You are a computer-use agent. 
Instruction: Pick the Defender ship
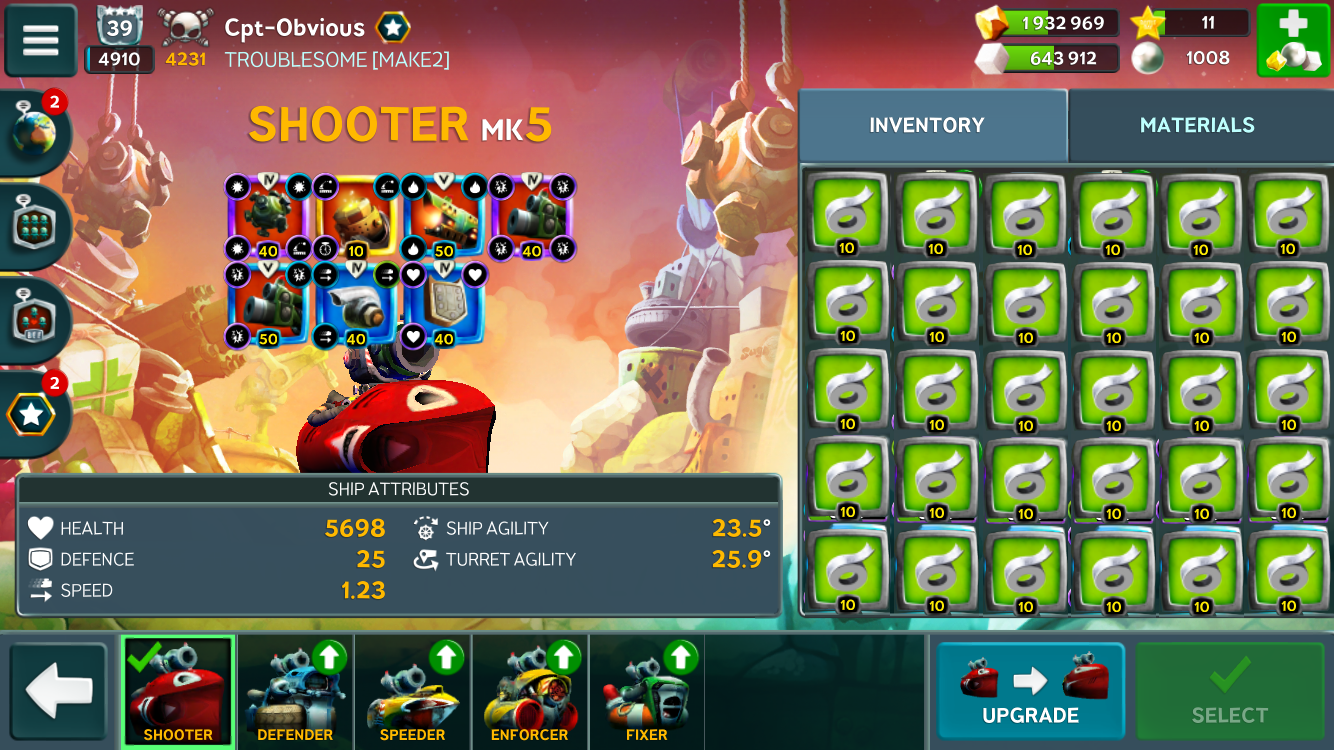(295, 691)
